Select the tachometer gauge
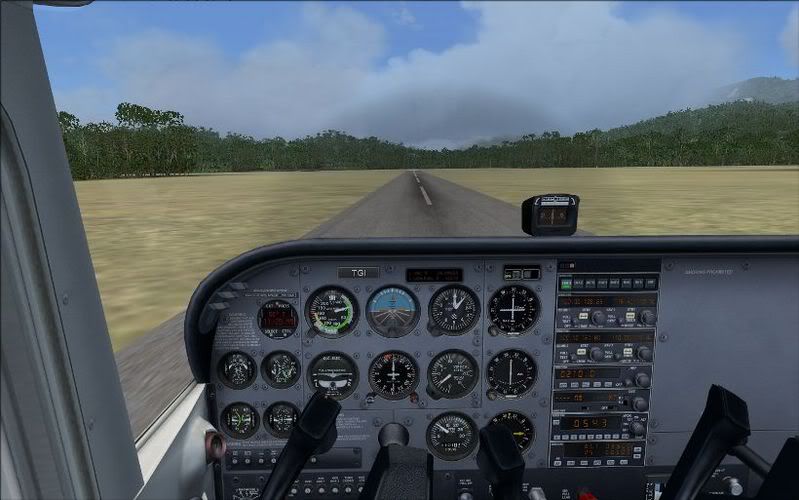Screen dimensions: 799x500 [451, 435]
